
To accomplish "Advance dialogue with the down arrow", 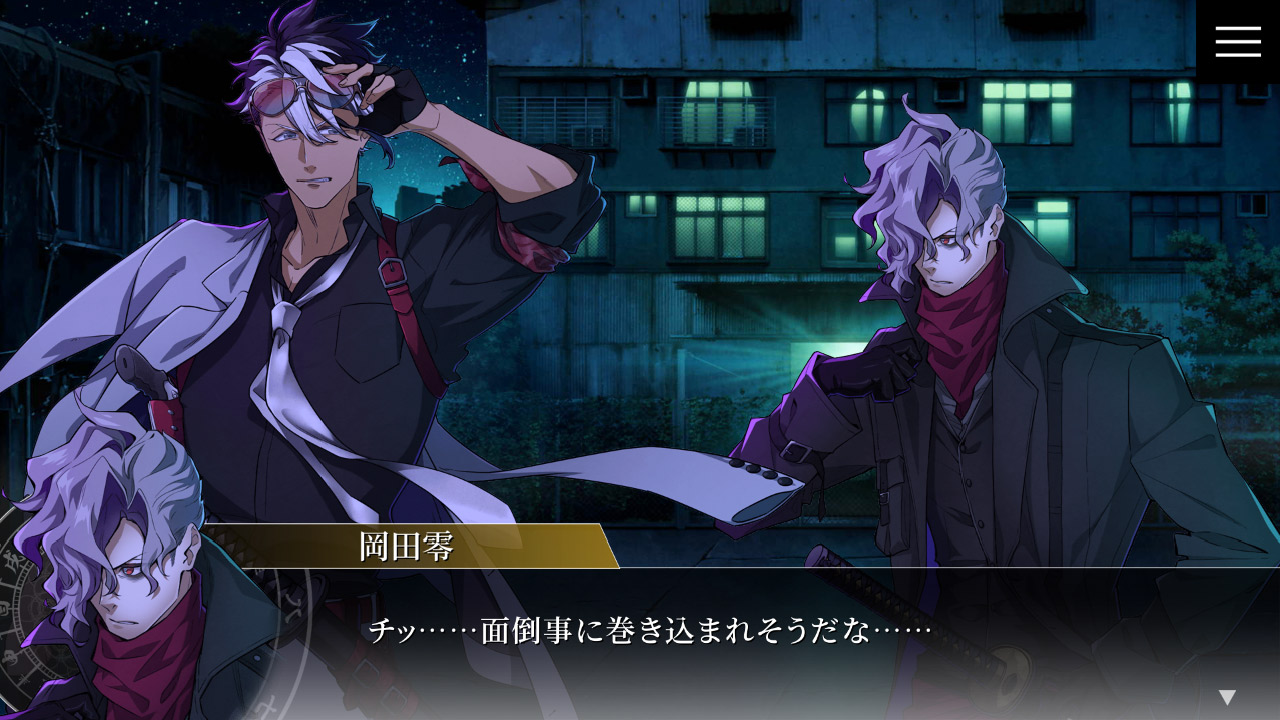I will 1227,697.
